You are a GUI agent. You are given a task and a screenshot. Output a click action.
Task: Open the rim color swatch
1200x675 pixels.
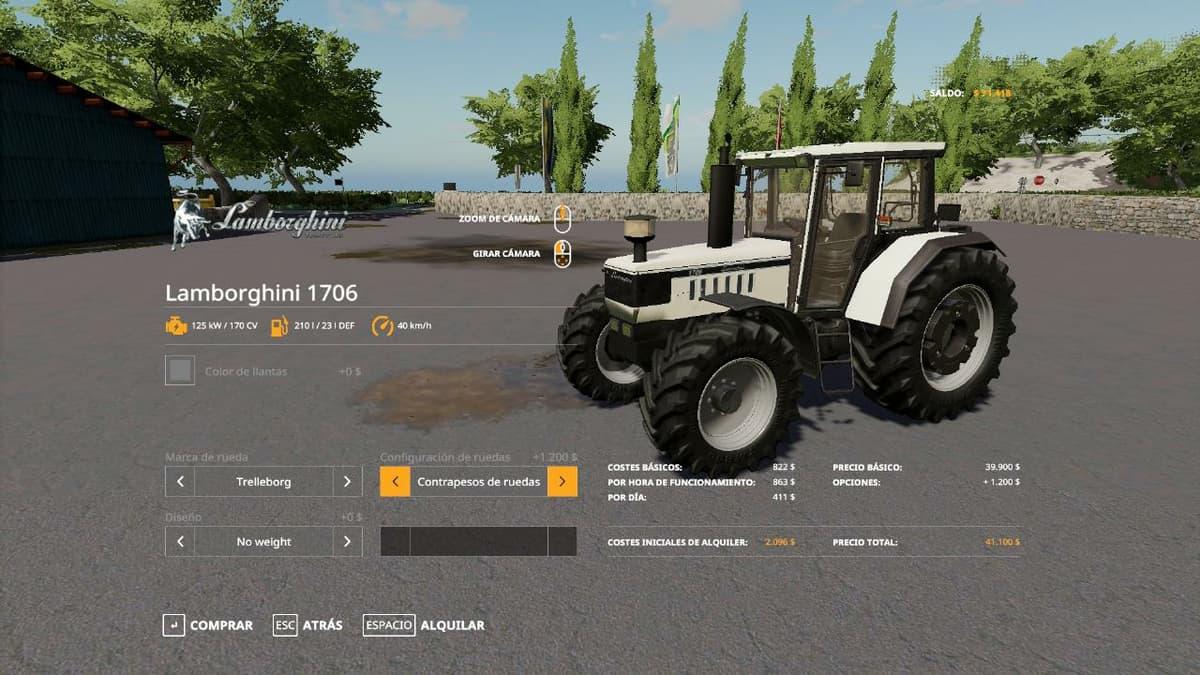click(x=180, y=371)
